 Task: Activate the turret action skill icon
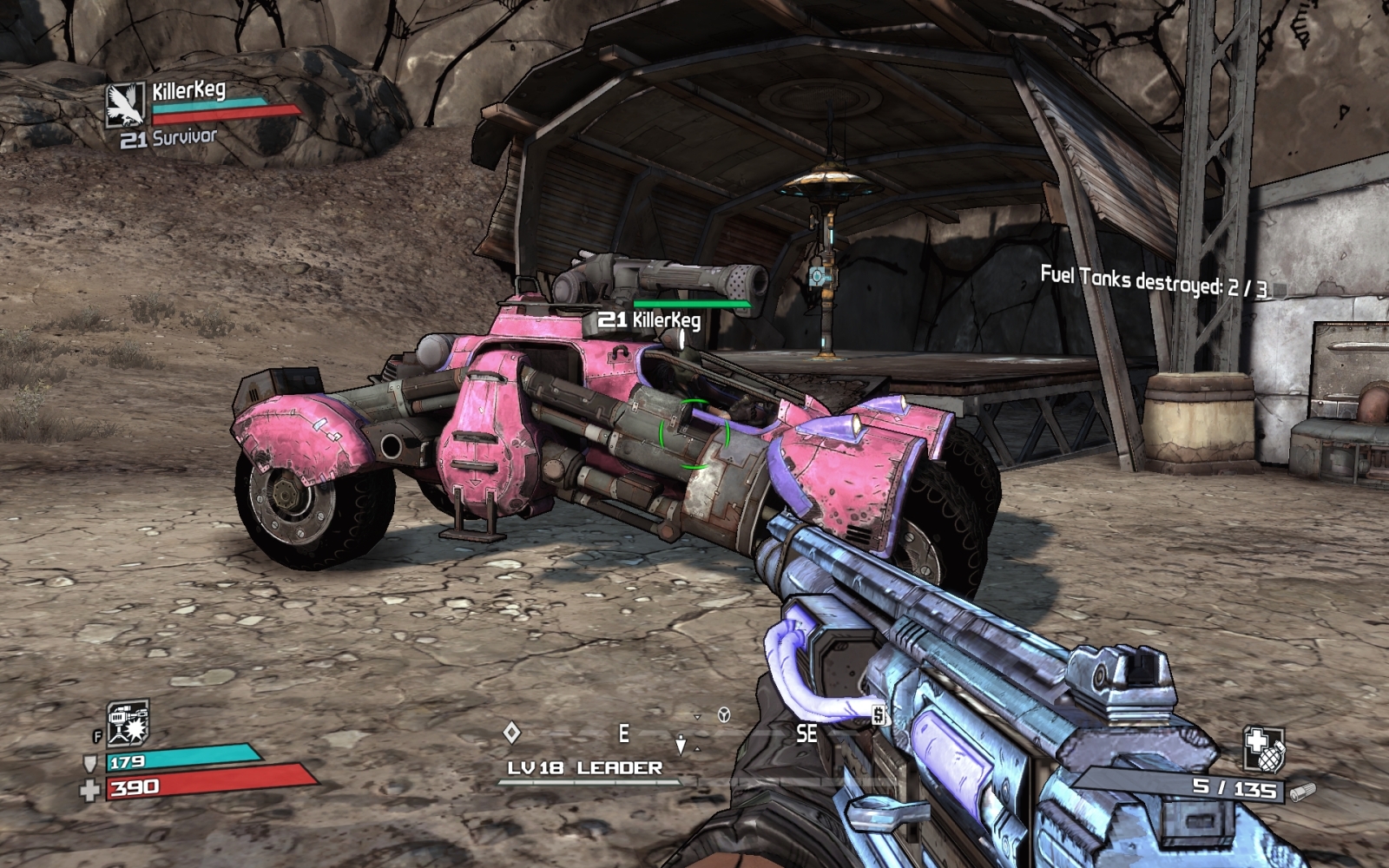pos(128,723)
